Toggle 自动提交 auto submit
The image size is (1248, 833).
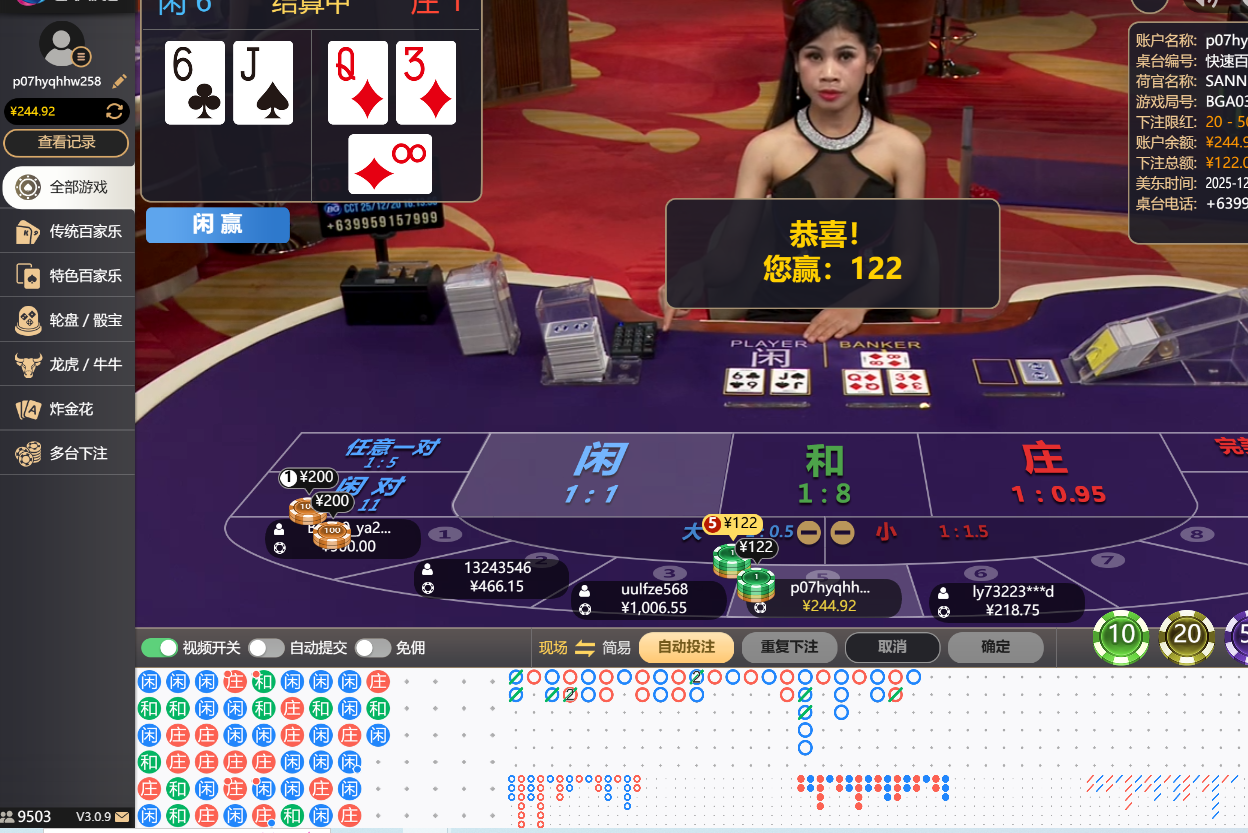pyautogui.click(x=266, y=648)
